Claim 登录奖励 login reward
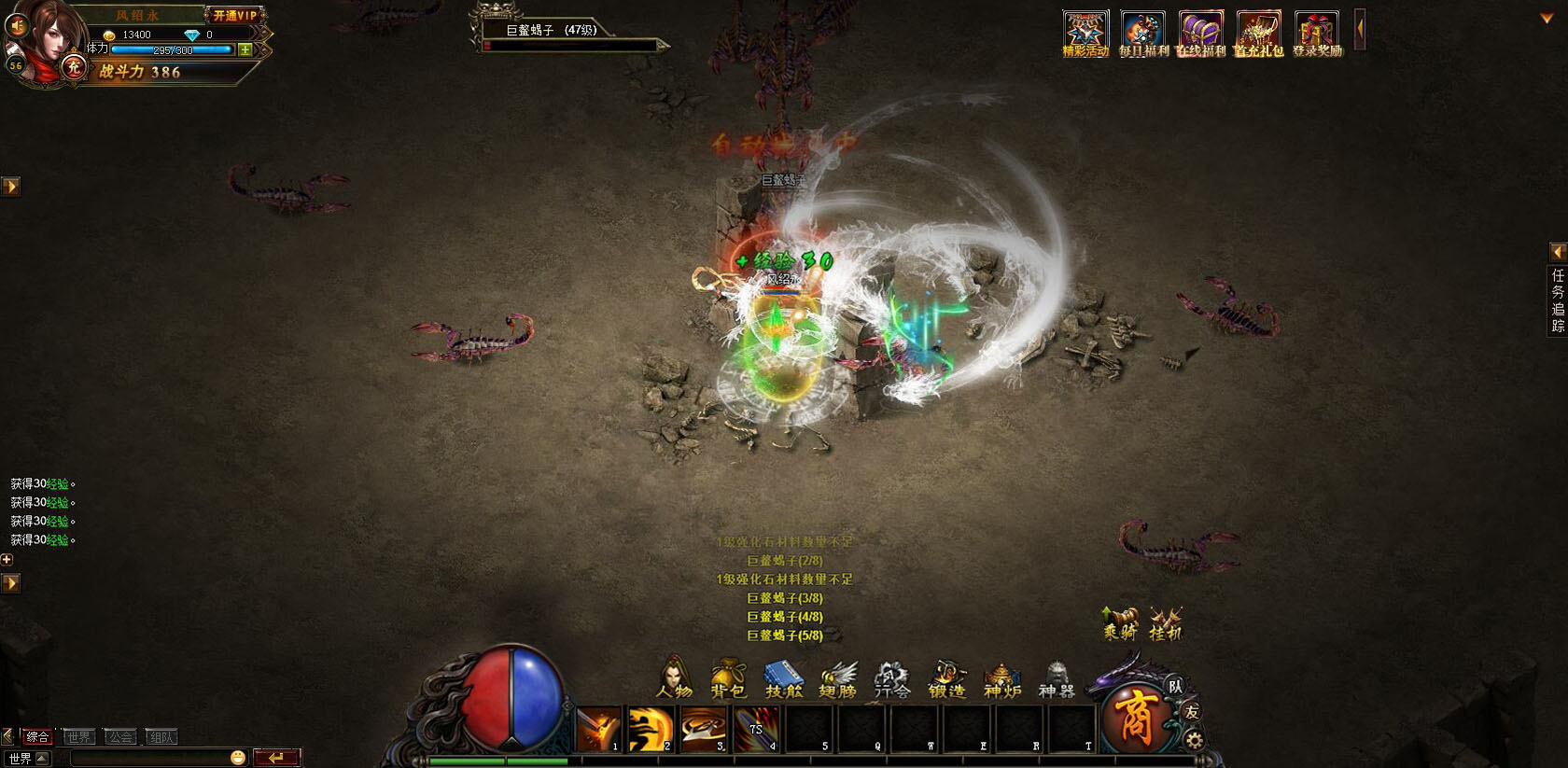This screenshot has width=1568, height=768. [1317, 35]
